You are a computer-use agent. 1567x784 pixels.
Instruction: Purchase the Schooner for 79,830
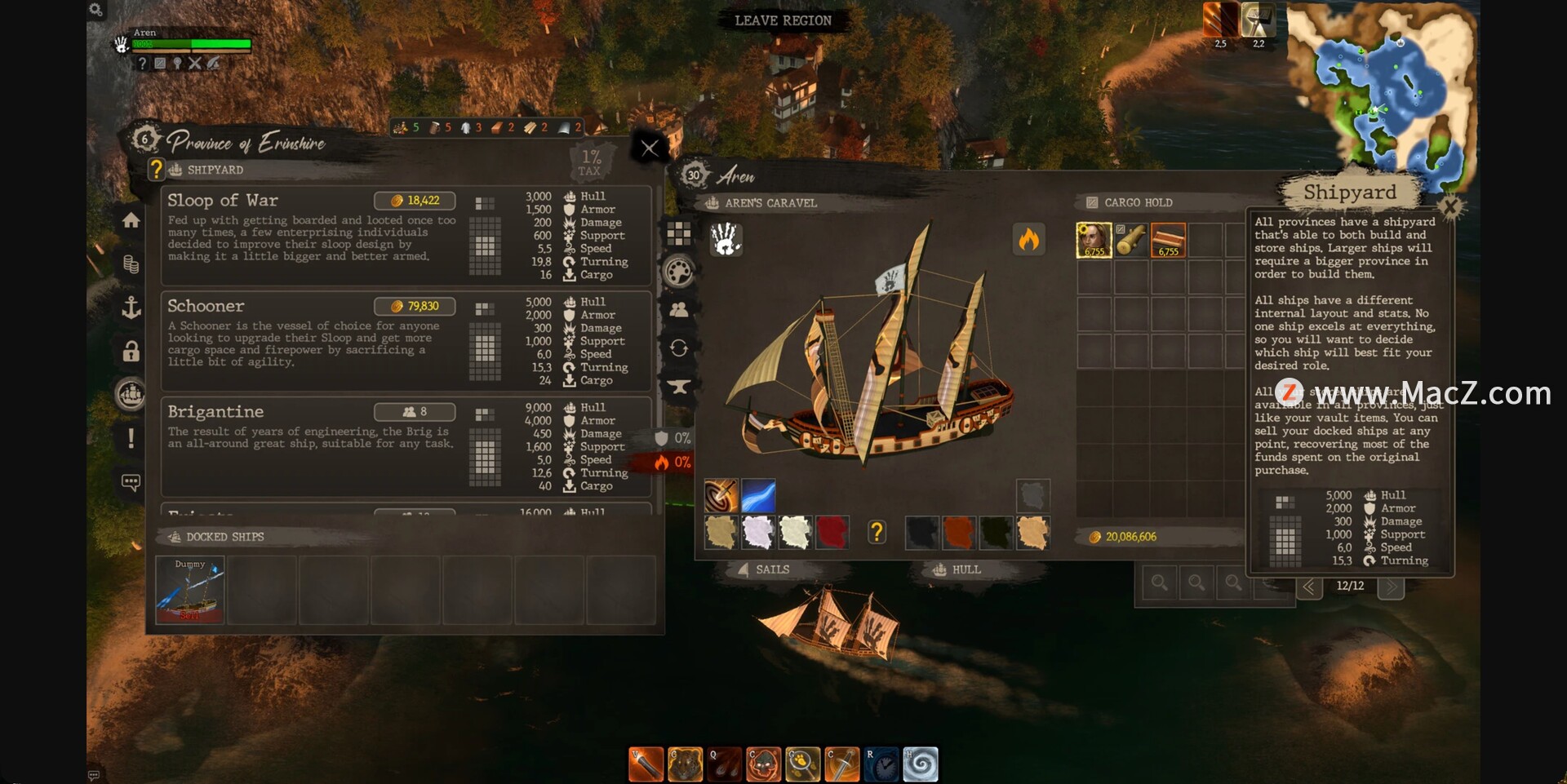pos(415,307)
